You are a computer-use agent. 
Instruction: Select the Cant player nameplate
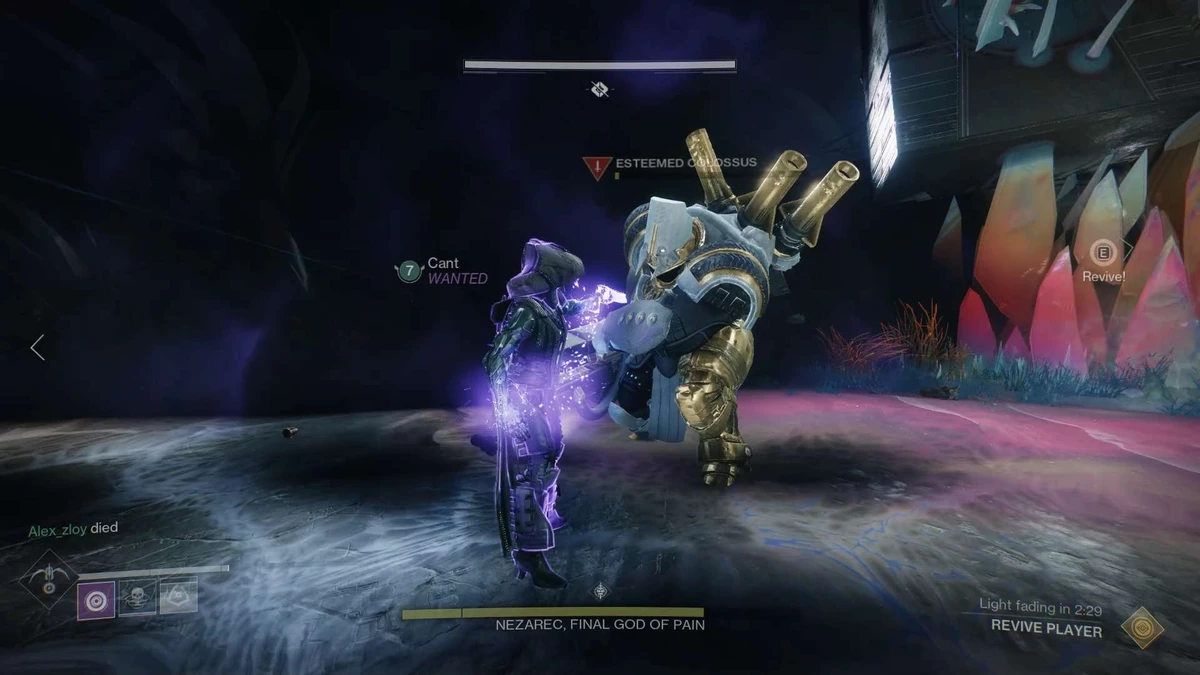(443, 264)
